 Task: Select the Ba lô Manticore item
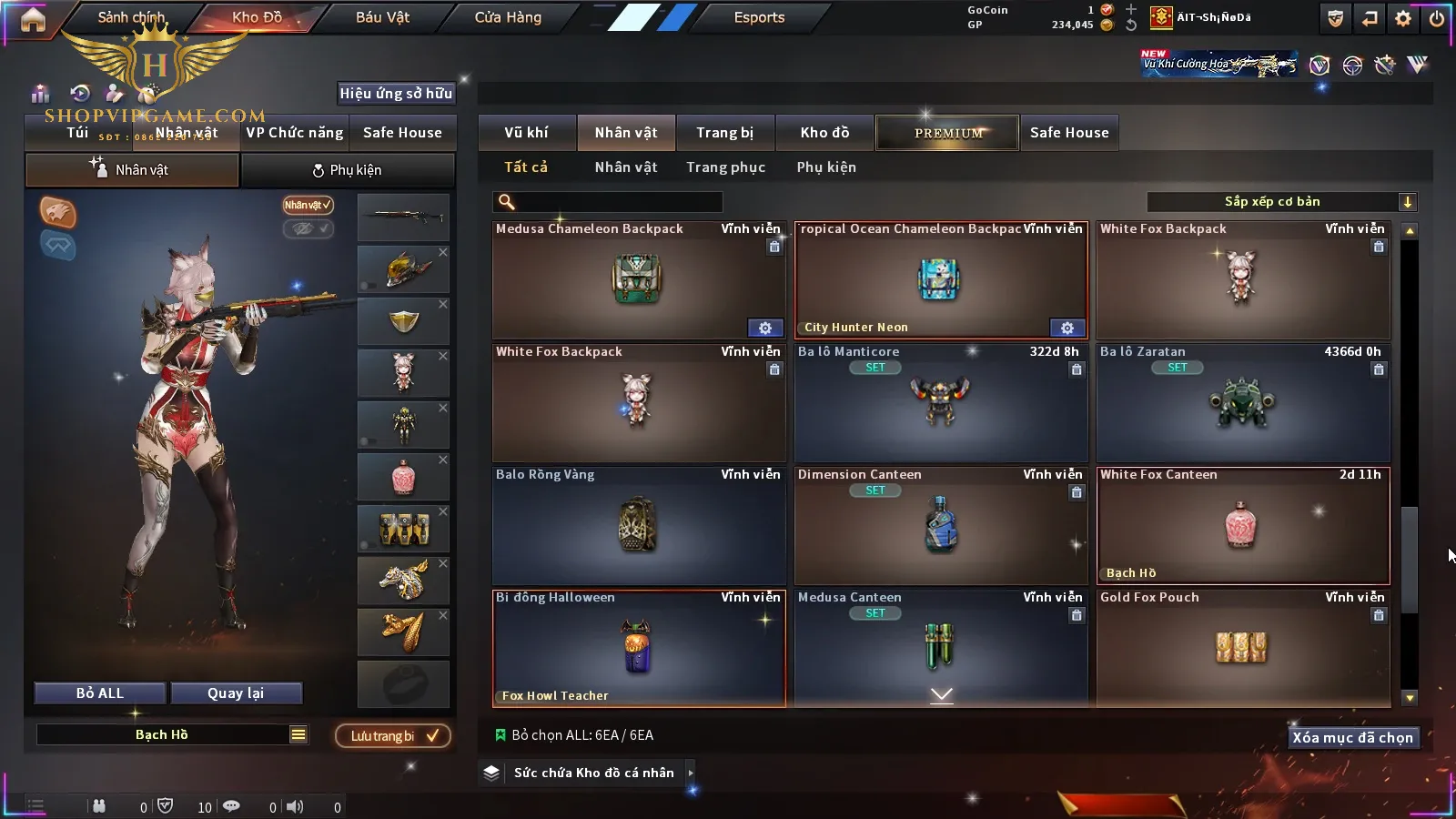point(940,403)
